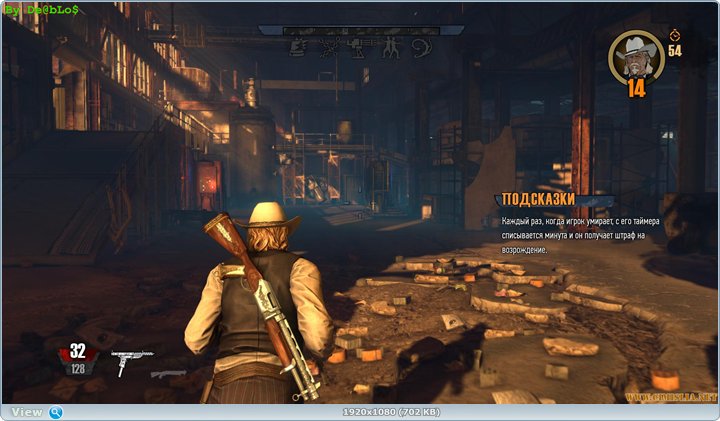The width and height of the screenshot is (720, 421).
Task: Click the cowboy character portrait
Action: point(635,56)
